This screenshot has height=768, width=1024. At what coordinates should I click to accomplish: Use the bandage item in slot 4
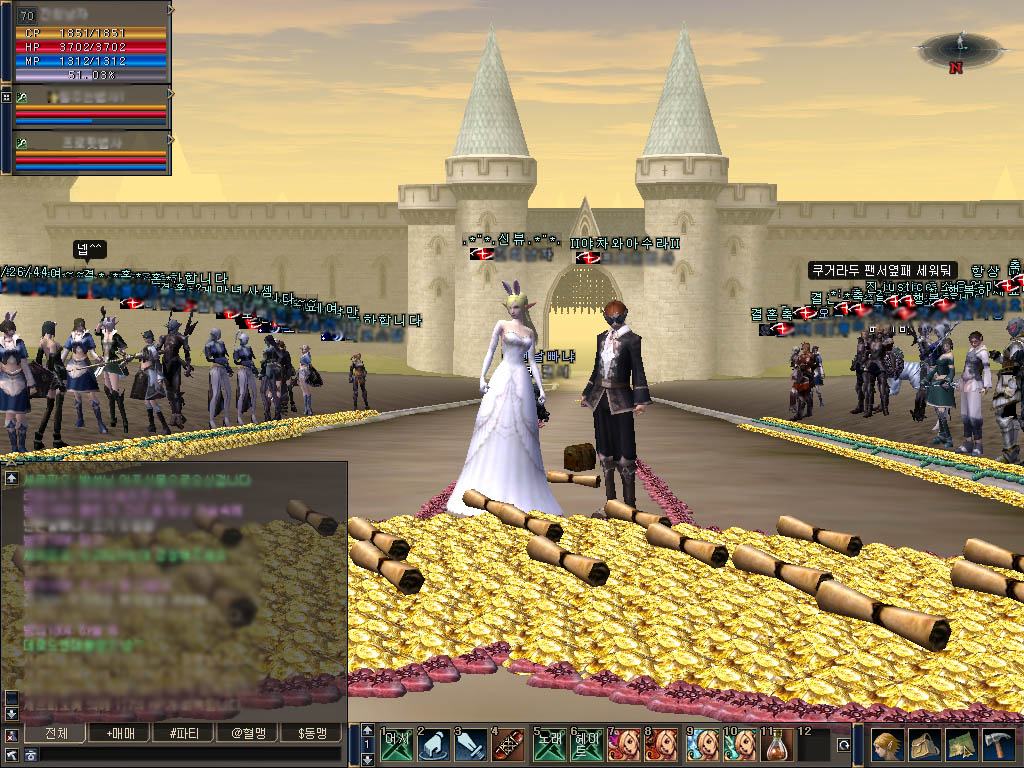(509, 745)
